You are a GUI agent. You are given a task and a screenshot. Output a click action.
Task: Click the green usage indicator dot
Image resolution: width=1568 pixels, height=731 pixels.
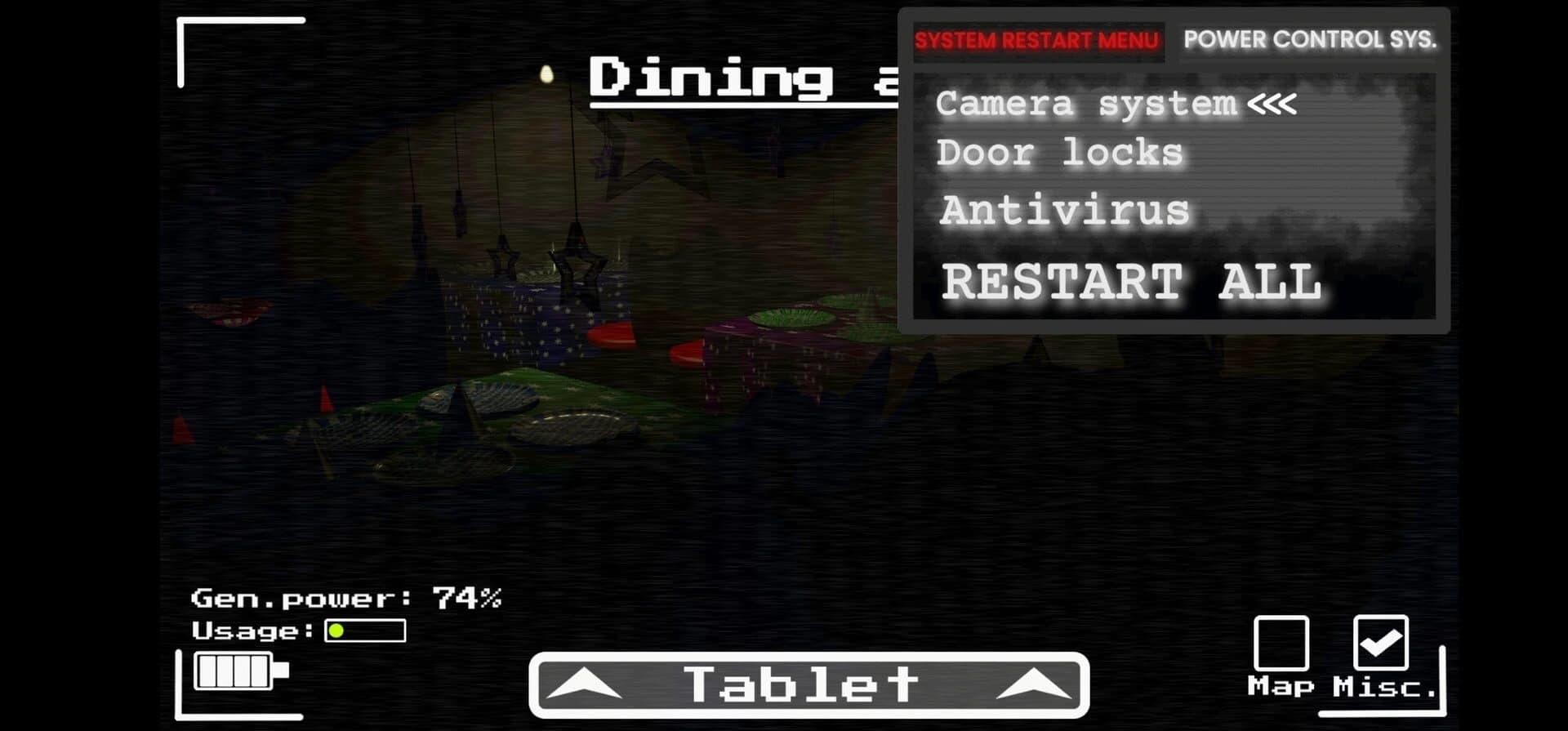(335, 631)
